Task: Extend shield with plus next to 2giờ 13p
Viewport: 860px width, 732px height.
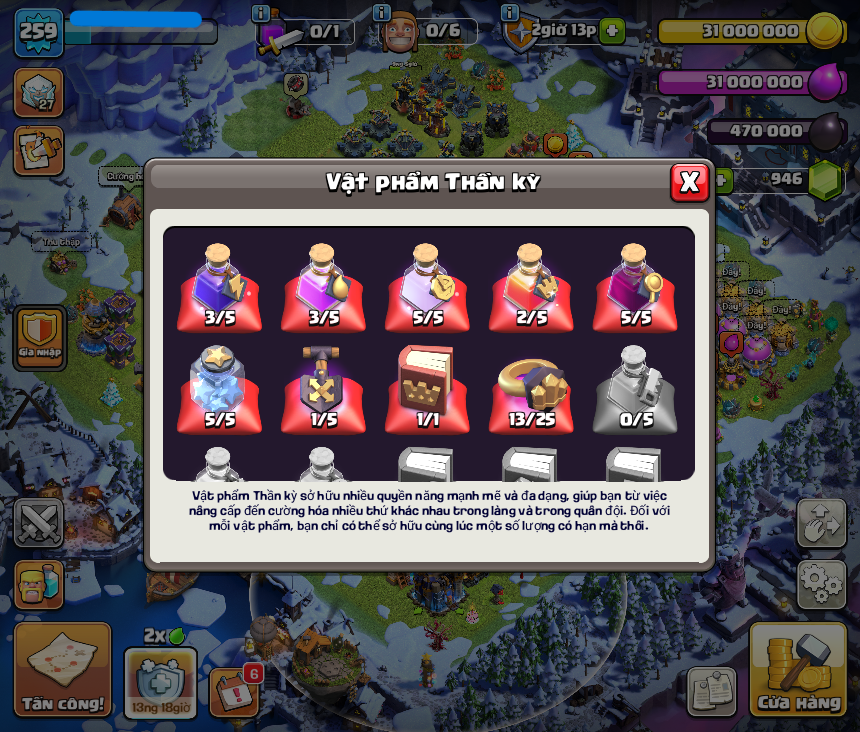Action: click(612, 30)
